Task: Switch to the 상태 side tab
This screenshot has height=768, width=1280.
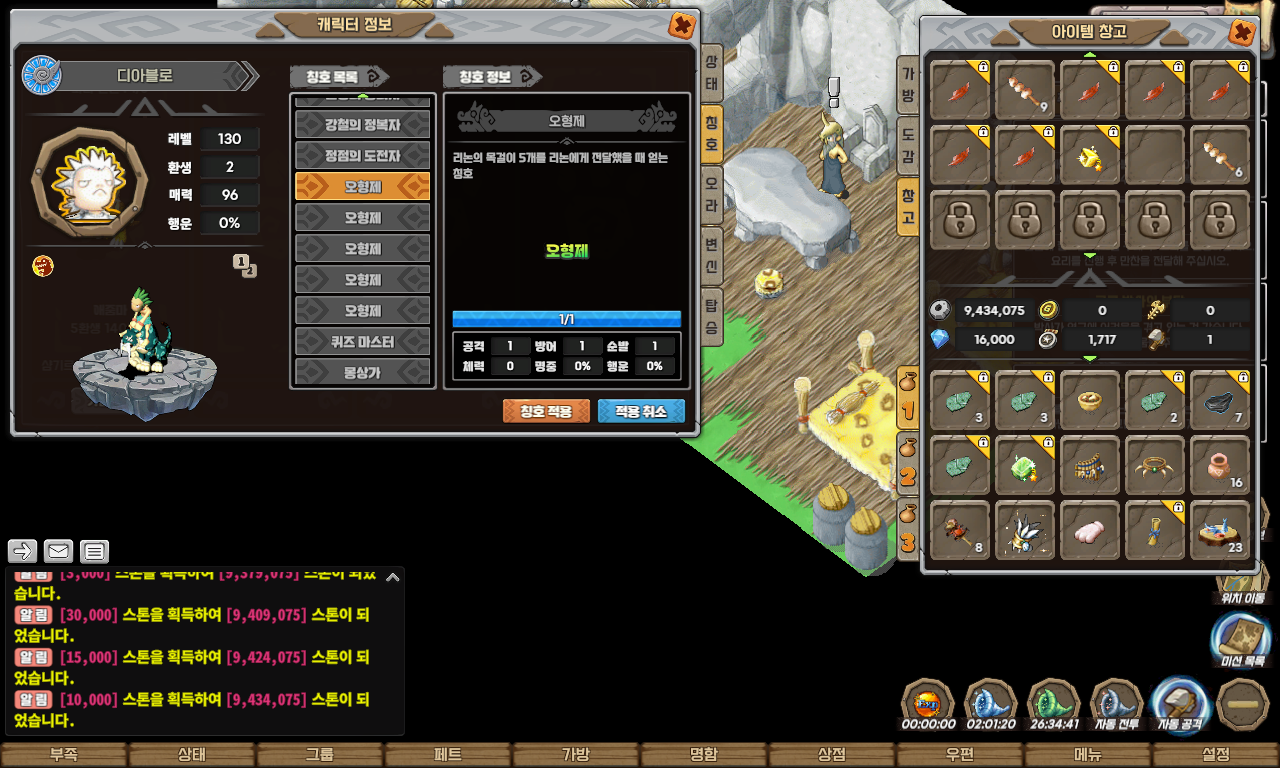Action: click(x=711, y=73)
